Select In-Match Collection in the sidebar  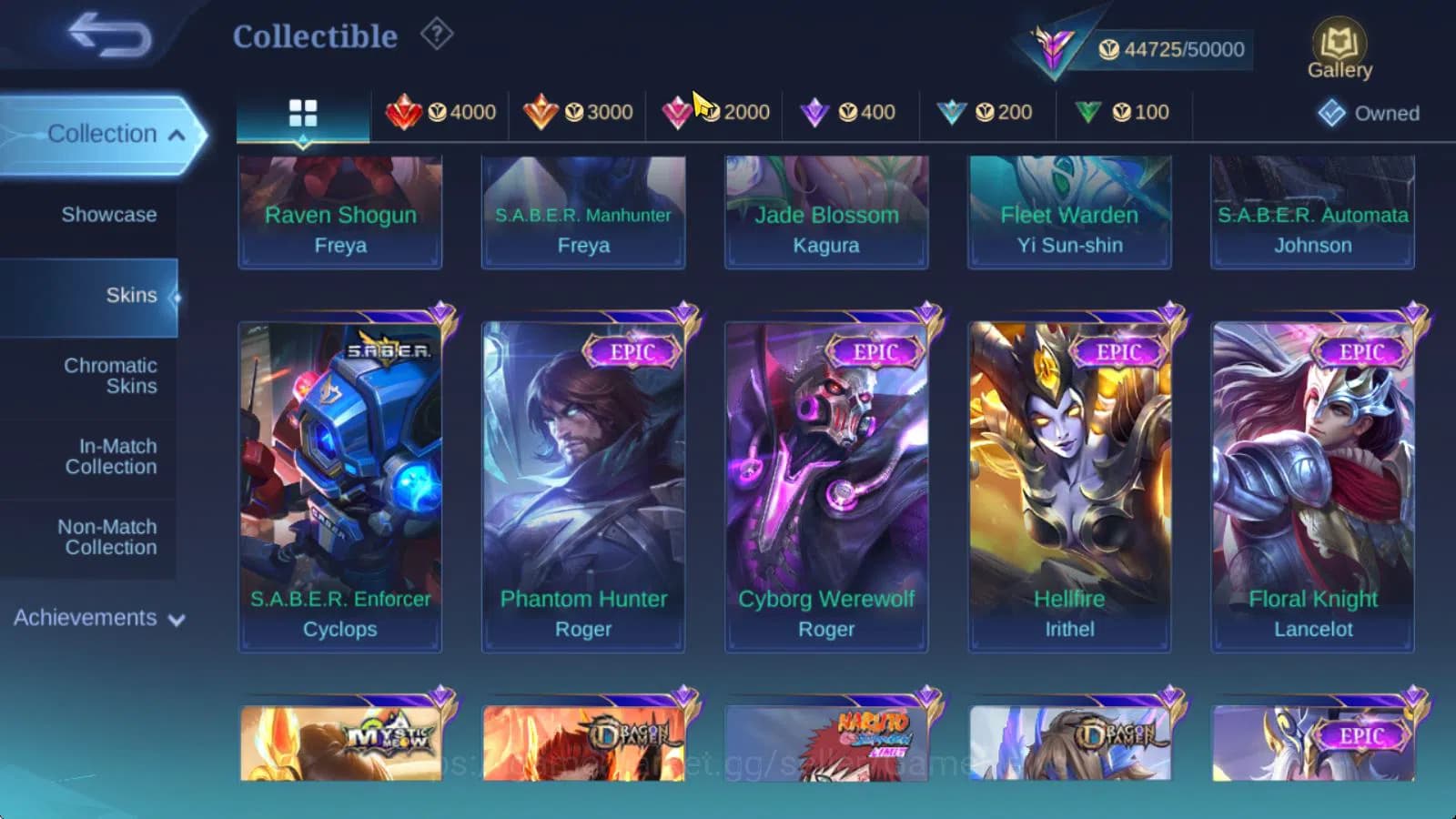pyautogui.click(x=112, y=456)
